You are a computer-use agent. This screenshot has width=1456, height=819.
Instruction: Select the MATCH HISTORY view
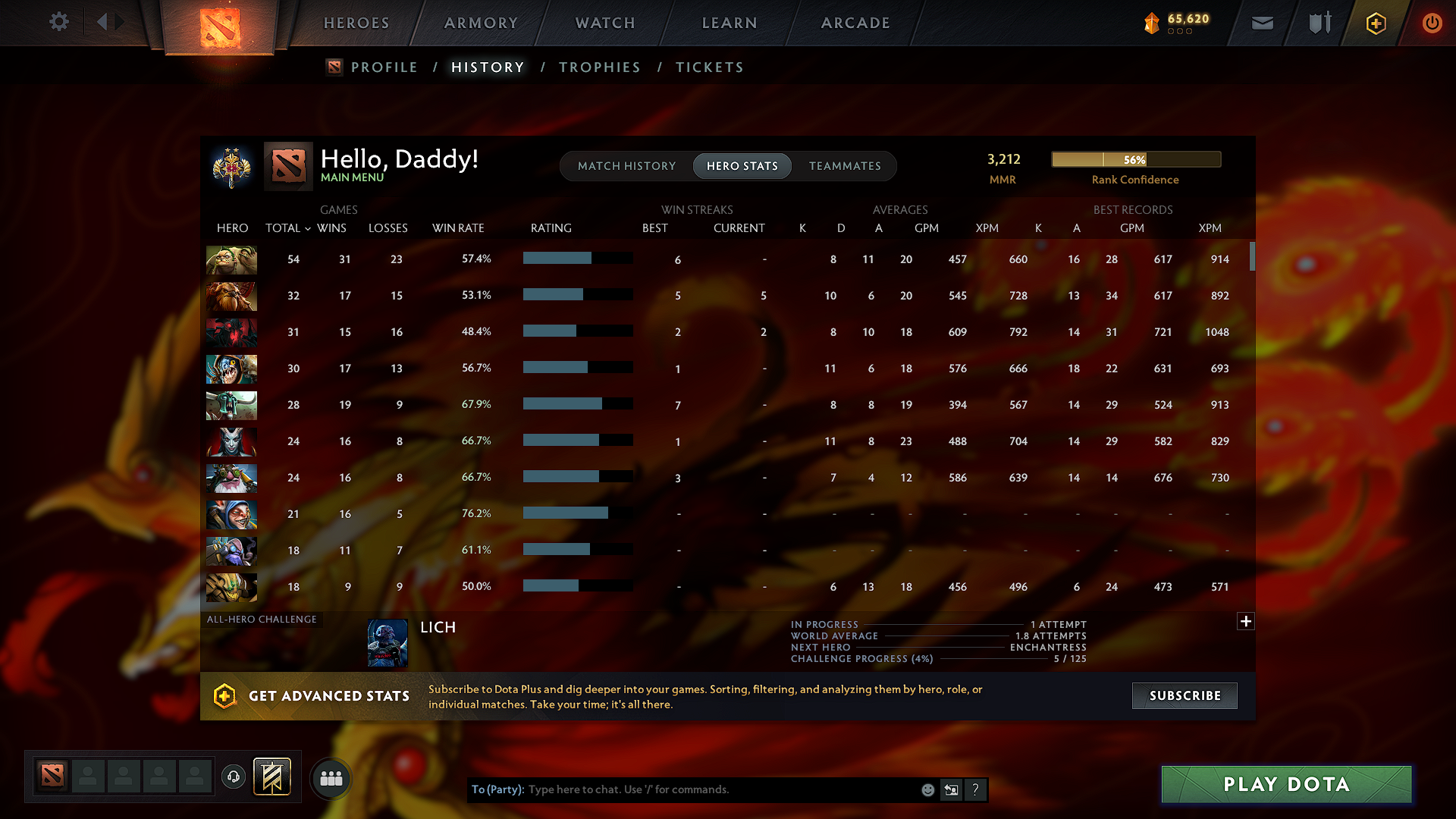coord(626,165)
